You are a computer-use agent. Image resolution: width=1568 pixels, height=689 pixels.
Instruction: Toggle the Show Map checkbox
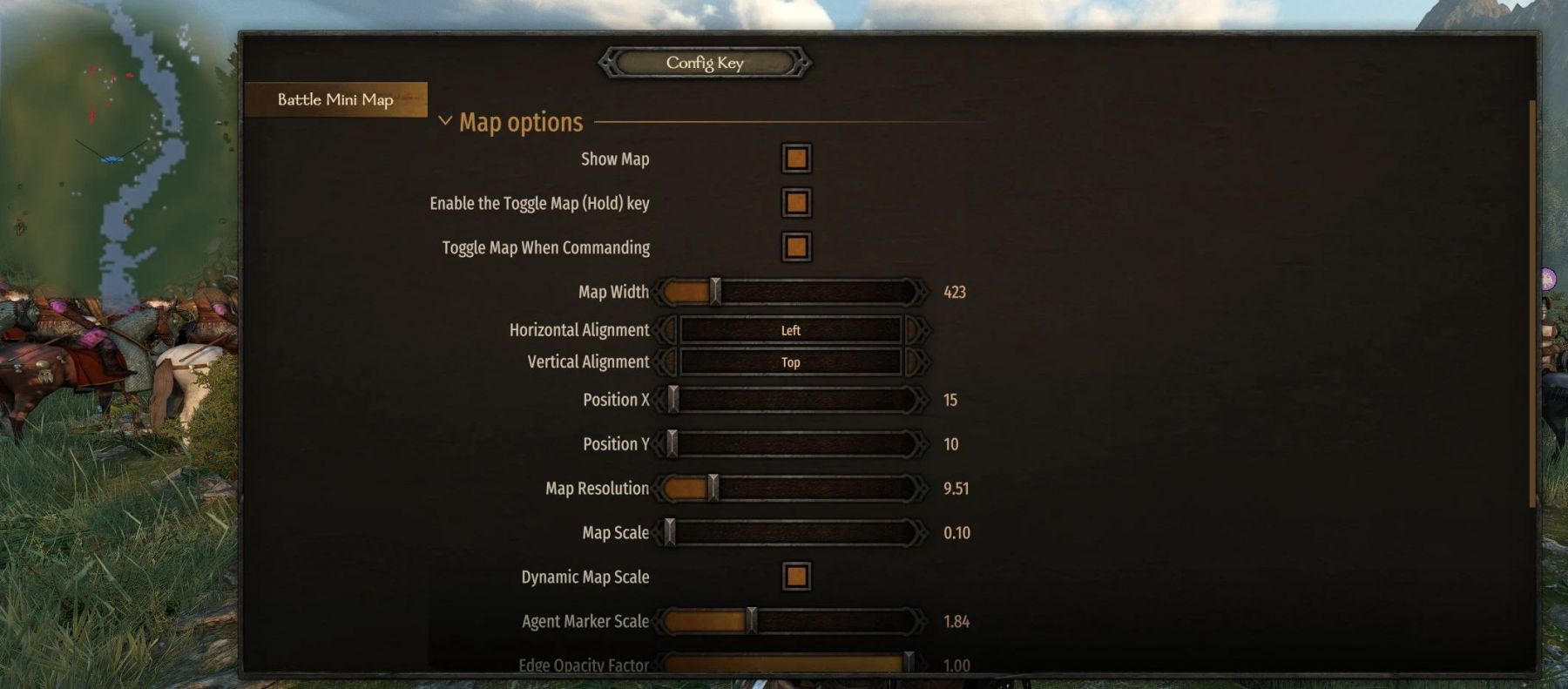[796, 159]
